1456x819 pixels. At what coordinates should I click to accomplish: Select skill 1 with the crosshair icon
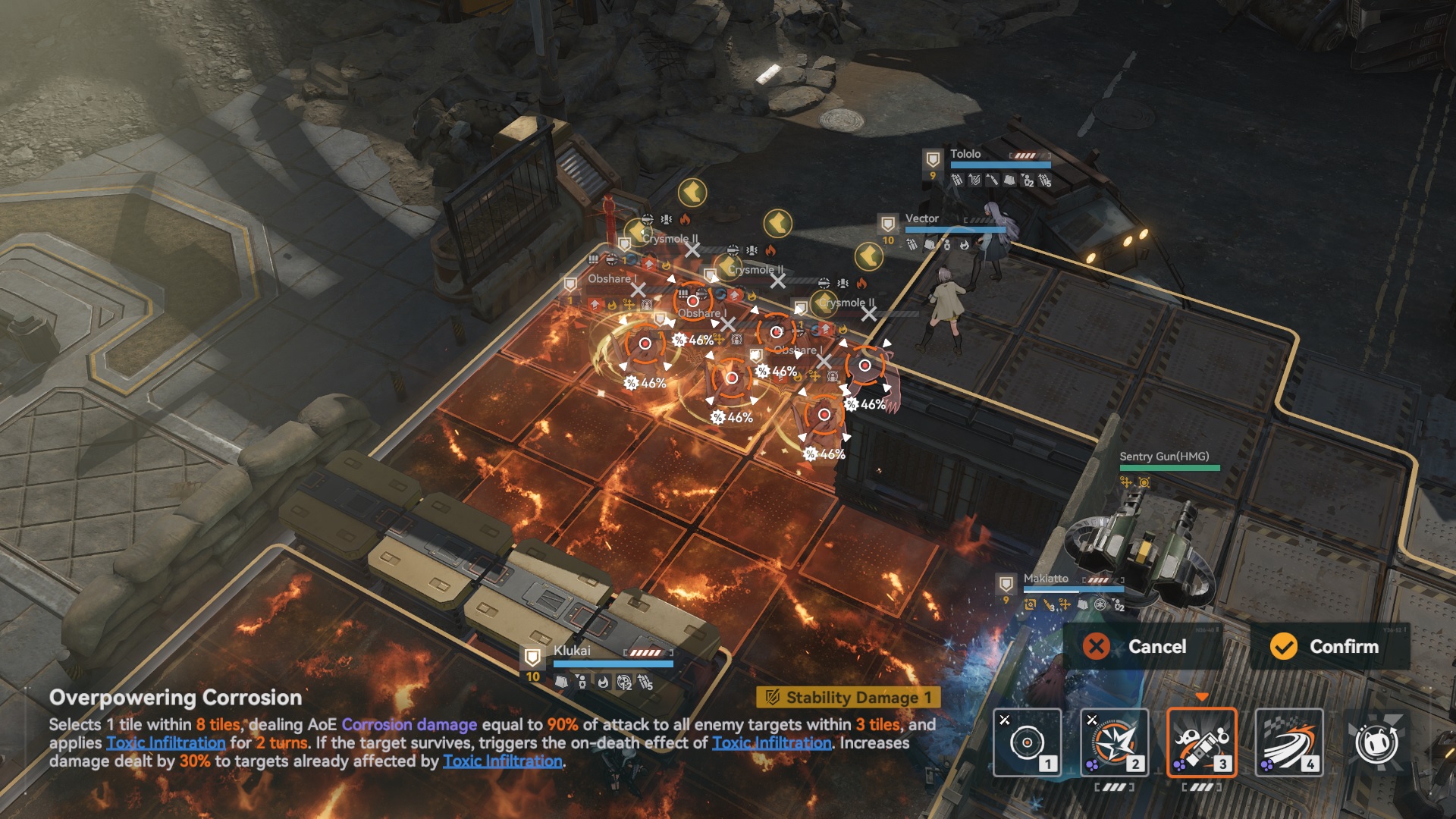point(1027,742)
